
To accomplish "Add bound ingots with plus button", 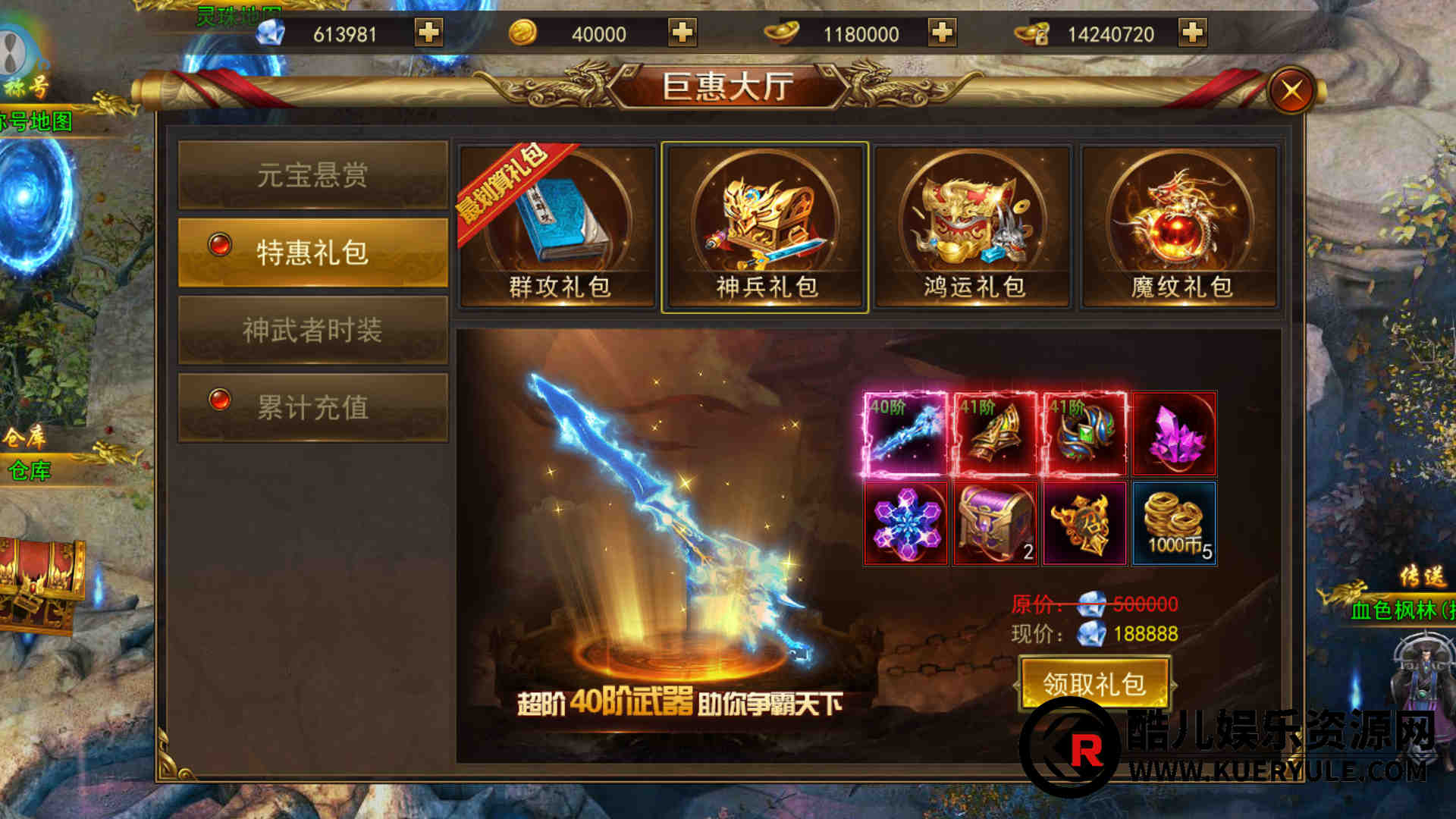I will coord(1193,33).
